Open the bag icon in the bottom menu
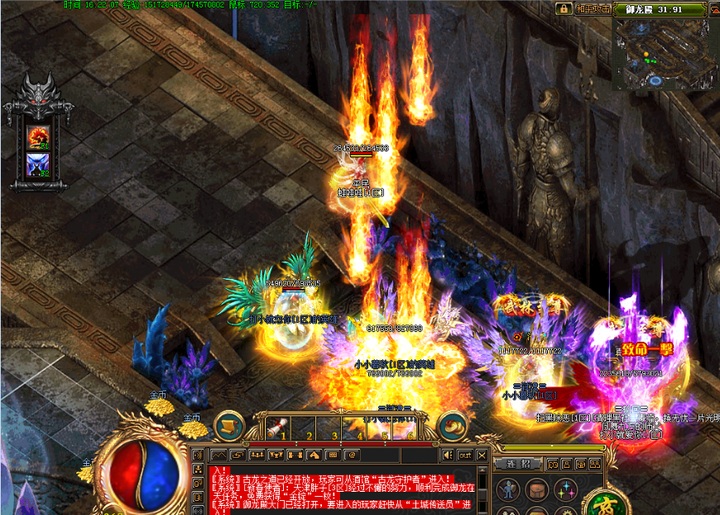Screen dimensions: 720x515 click(x=538, y=489)
